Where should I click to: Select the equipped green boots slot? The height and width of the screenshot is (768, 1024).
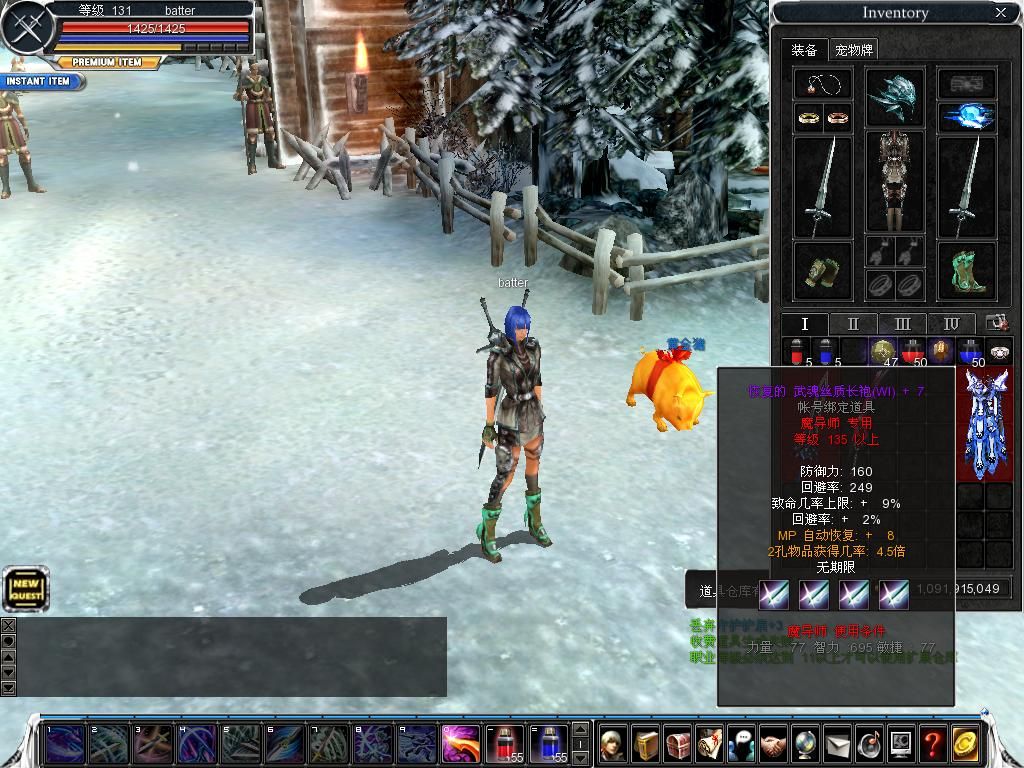(967, 272)
